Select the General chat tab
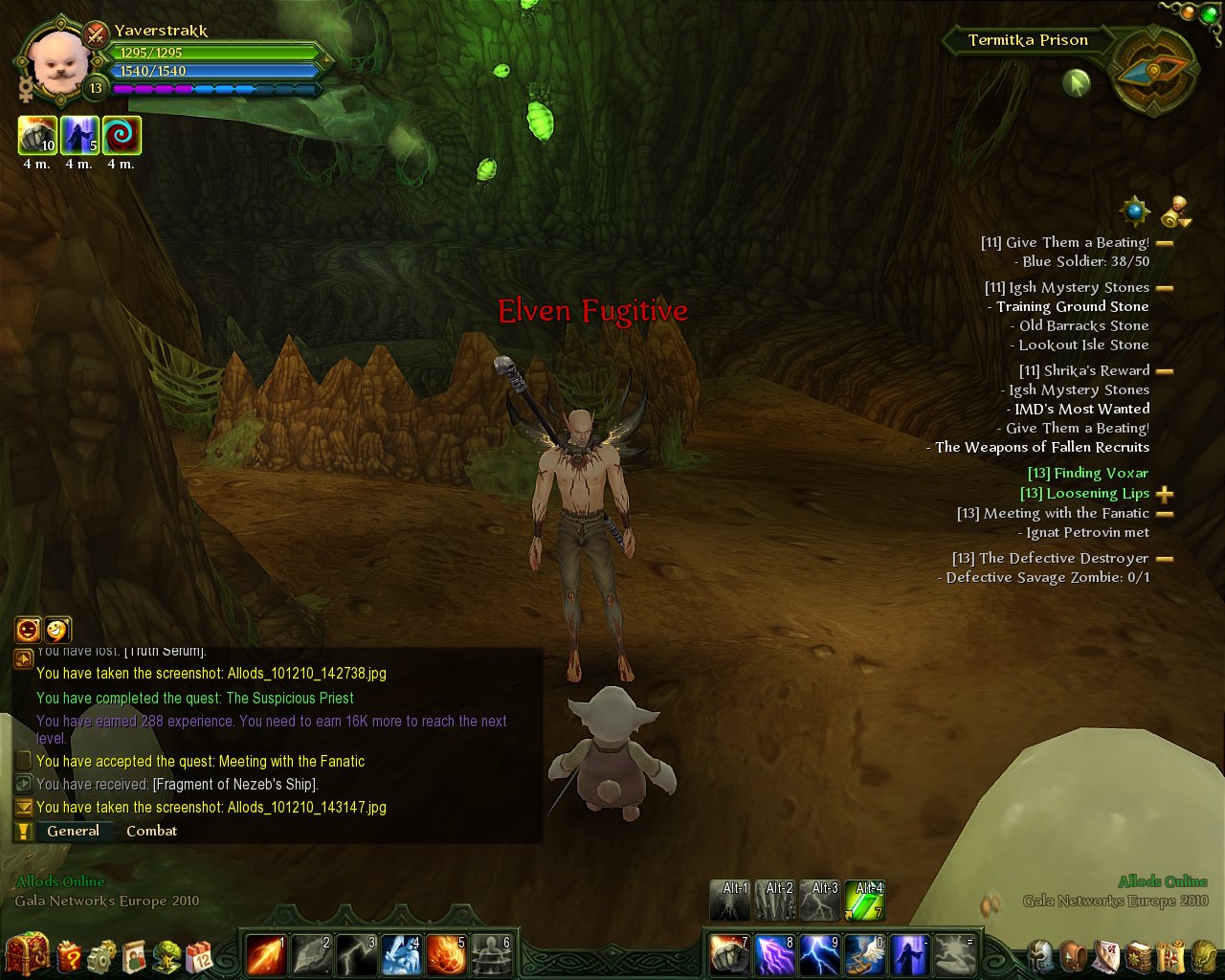Viewport: 1225px width, 980px height. point(73,831)
